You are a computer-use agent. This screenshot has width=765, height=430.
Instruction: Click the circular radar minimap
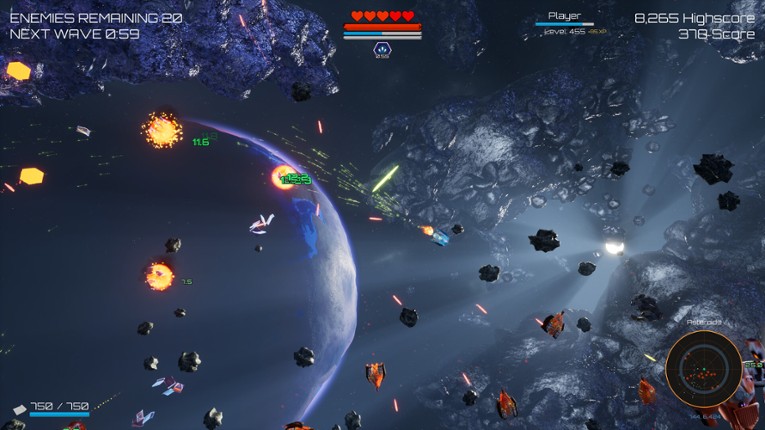[703, 369]
